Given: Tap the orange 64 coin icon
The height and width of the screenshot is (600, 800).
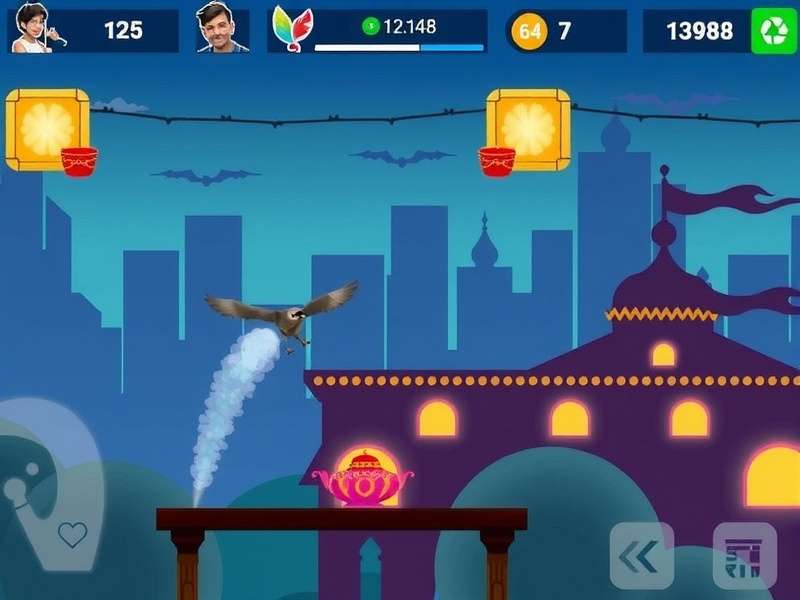Looking at the screenshot, I should (x=529, y=31).
